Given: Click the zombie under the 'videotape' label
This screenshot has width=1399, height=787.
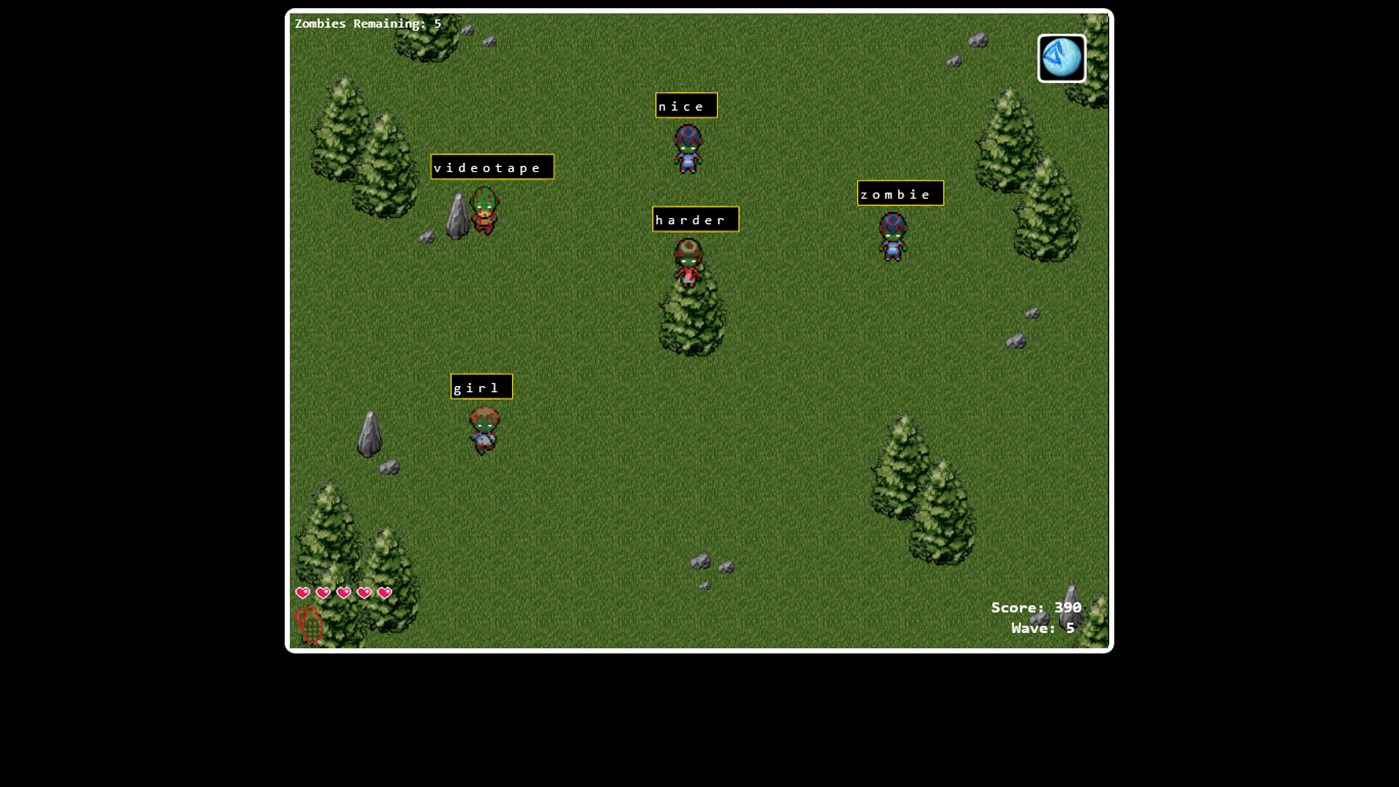Looking at the screenshot, I should (483, 211).
